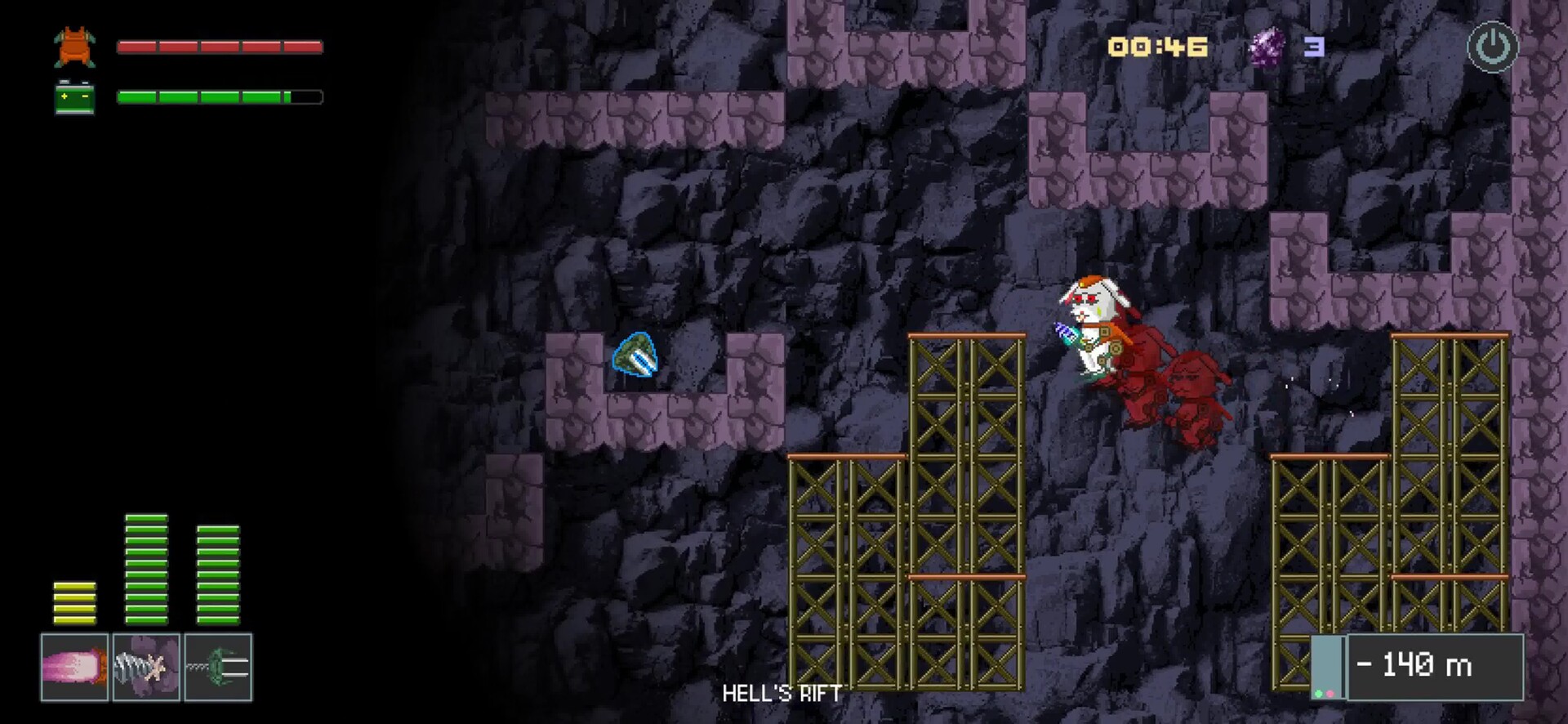Select the drill weapon ability icon
1568x724 pixels.
tap(147, 667)
